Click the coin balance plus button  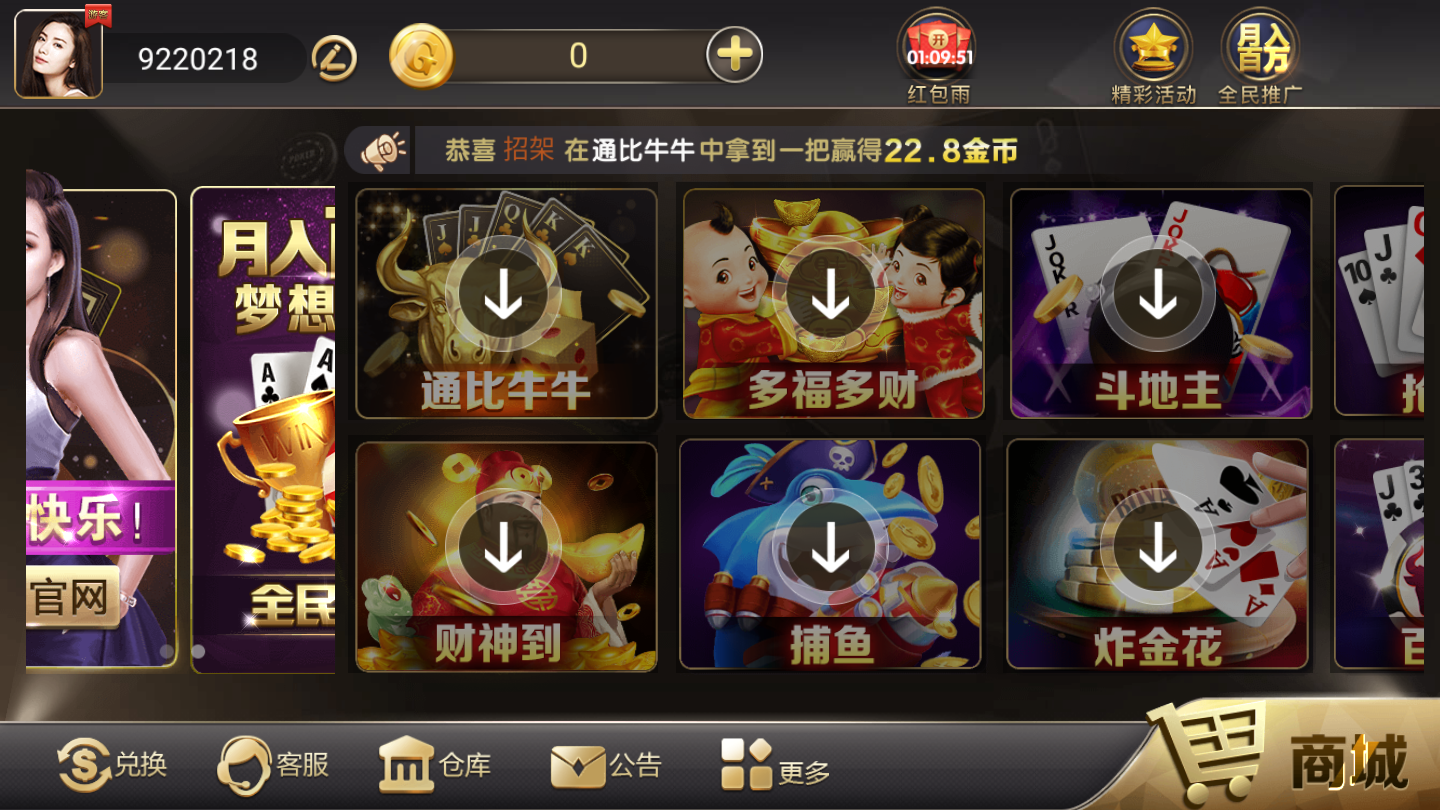[x=733, y=53]
